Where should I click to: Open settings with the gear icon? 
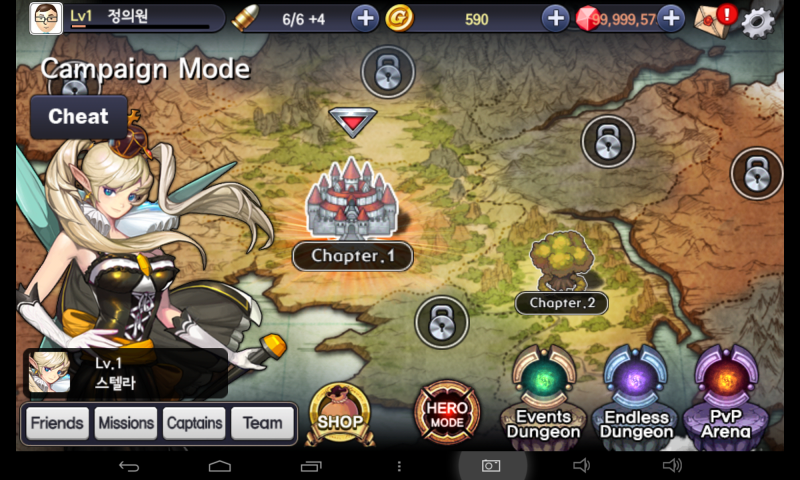[759, 20]
